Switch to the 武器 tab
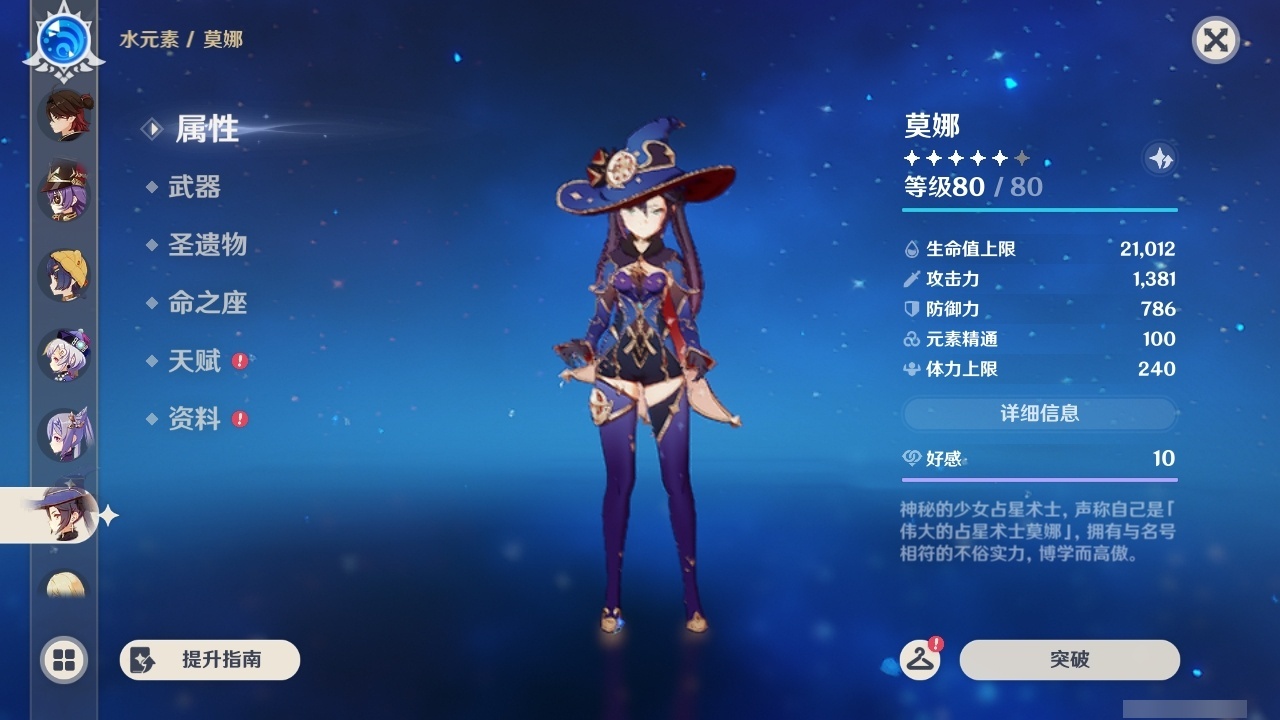The width and height of the screenshot is (1280, 720). pyautogui.click(x=196, y=188)
